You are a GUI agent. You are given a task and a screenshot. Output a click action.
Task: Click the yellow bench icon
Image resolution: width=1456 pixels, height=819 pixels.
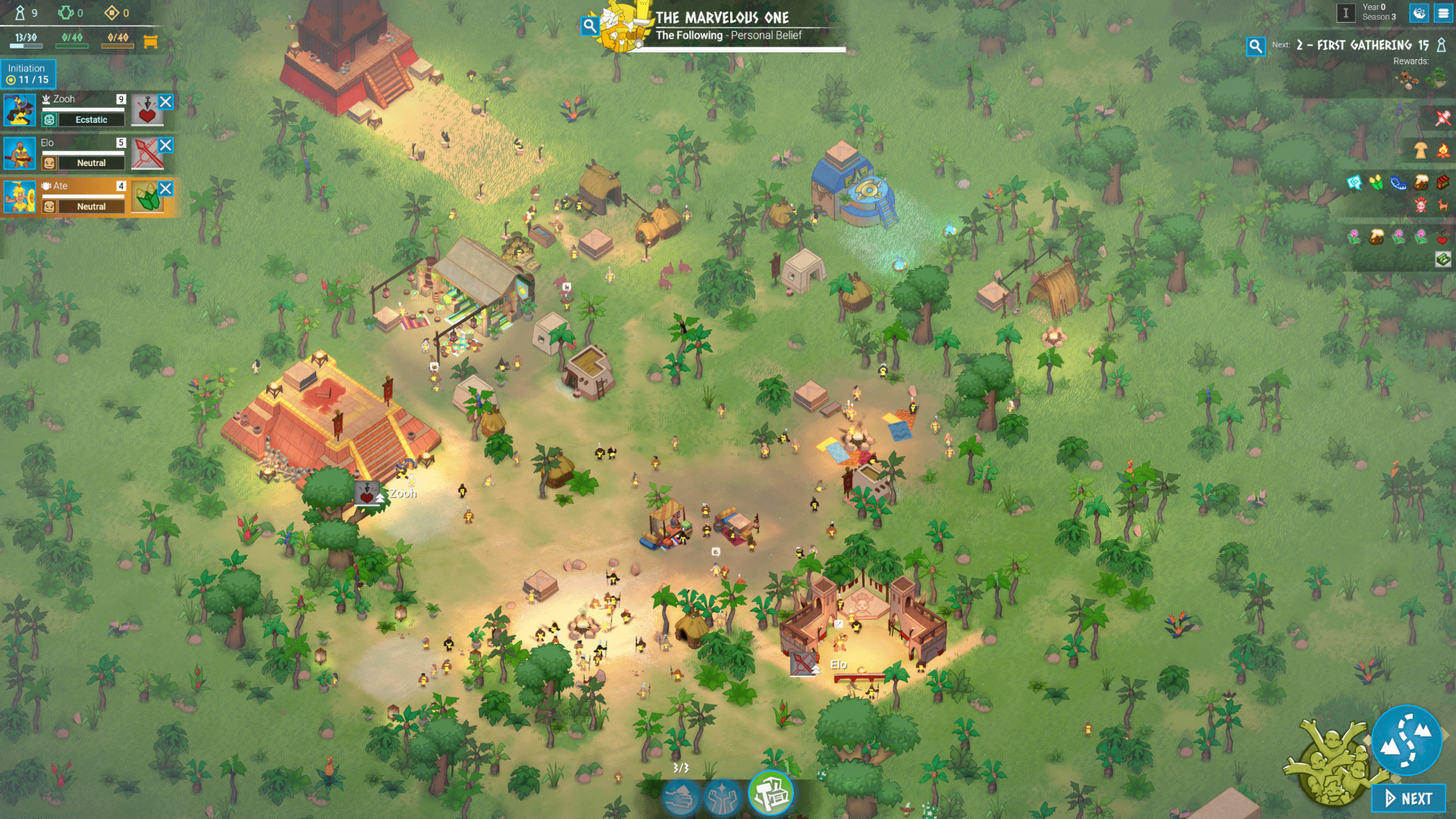pyautogui.click(x=150, y=42)
